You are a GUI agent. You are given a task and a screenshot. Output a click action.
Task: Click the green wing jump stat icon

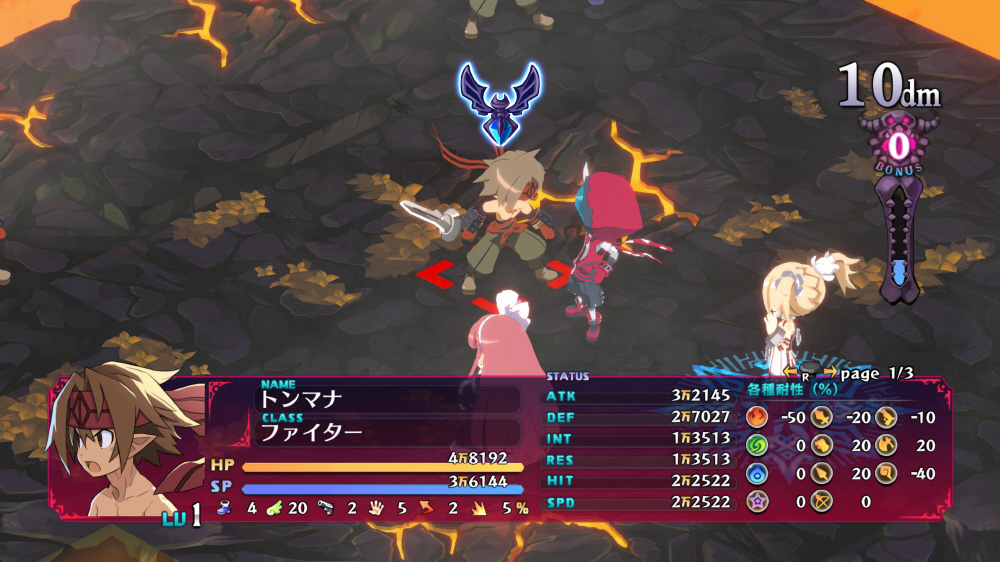click(x=273, y=508)
